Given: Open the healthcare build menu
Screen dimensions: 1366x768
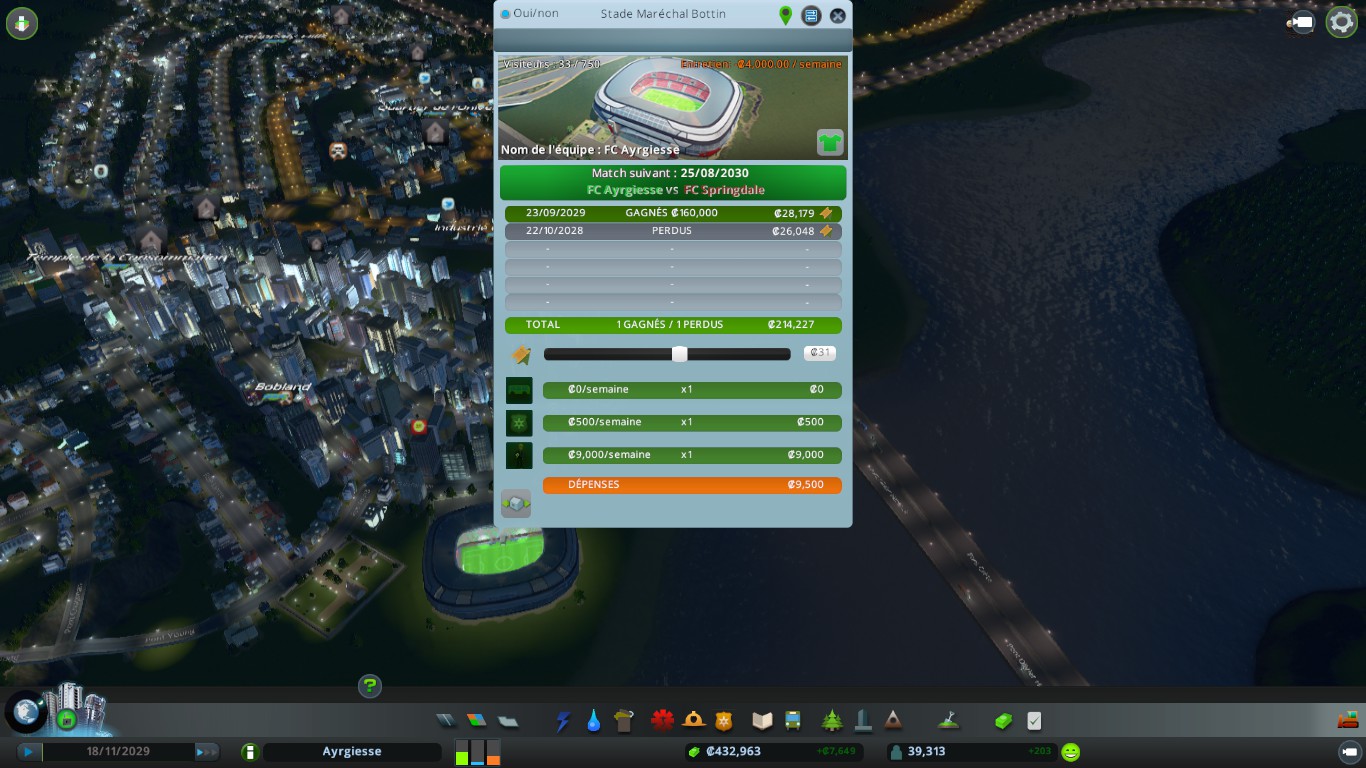Looking at the screenshot, I should tap(662, 721).
